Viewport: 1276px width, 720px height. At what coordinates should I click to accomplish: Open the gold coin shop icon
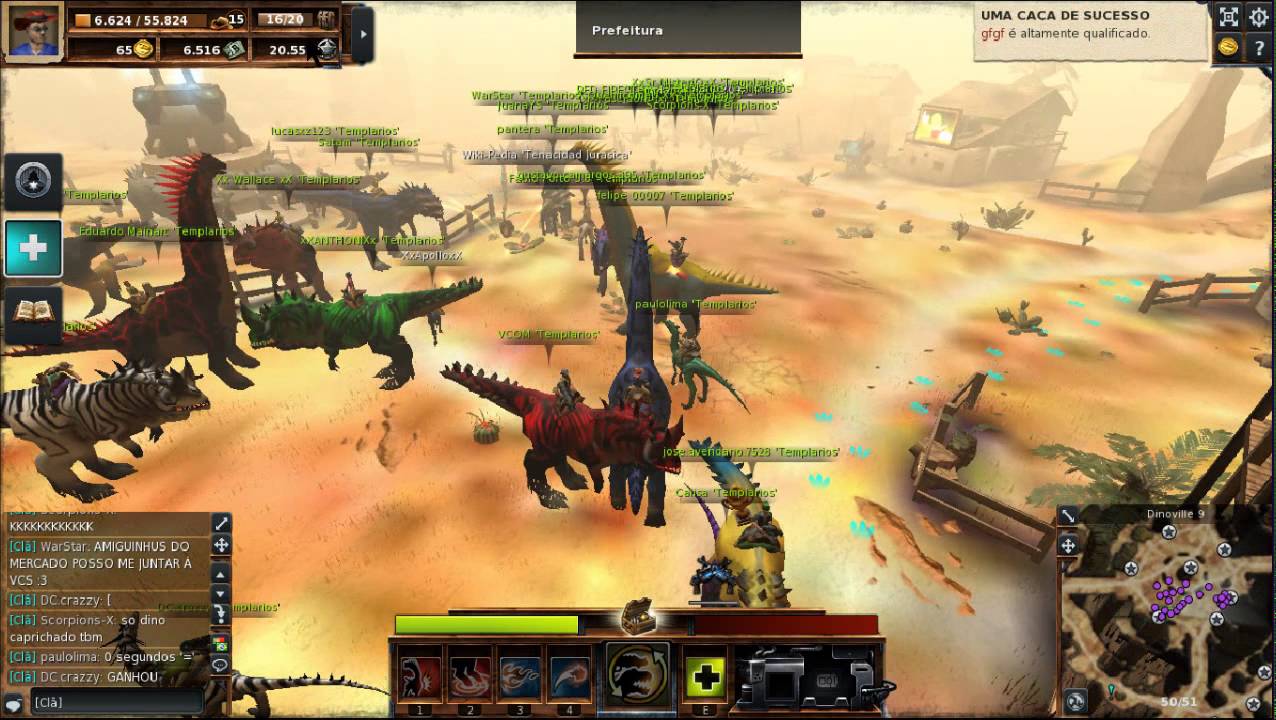(x=1228, y=48)
